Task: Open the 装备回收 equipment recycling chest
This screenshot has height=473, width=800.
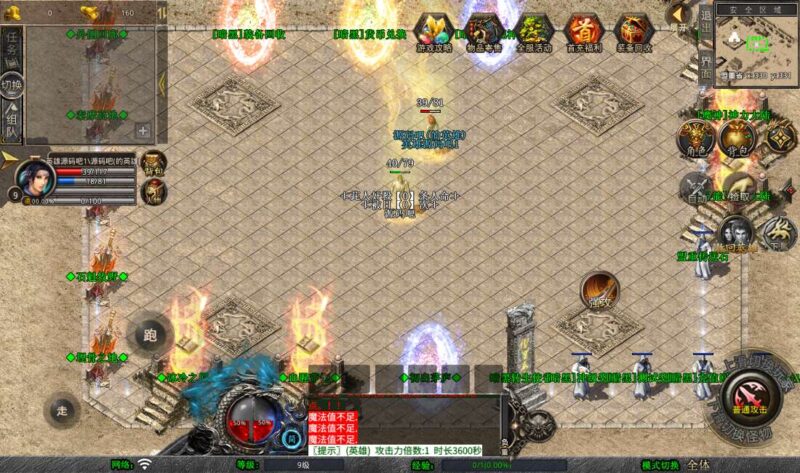Action: click(x=632, y=32)
